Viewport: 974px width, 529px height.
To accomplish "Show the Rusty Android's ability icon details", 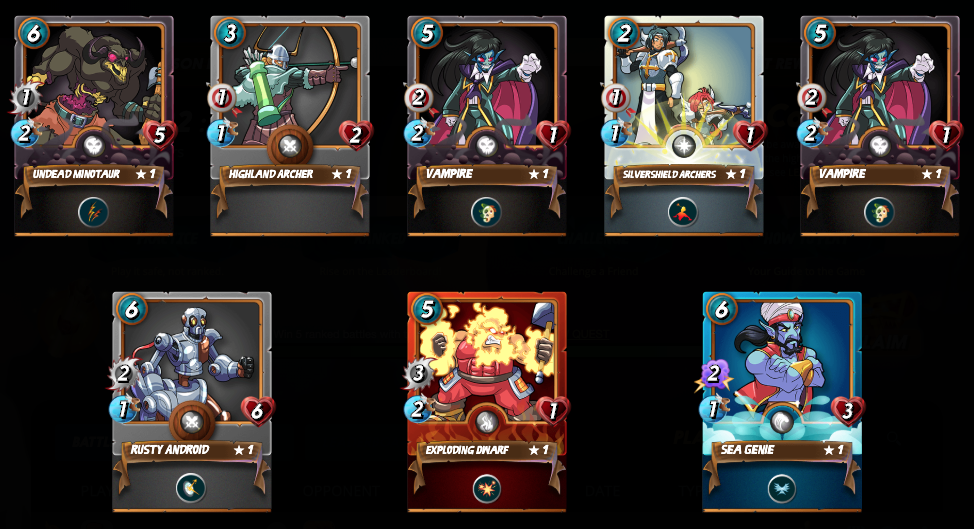I will [x=191, y=488].
